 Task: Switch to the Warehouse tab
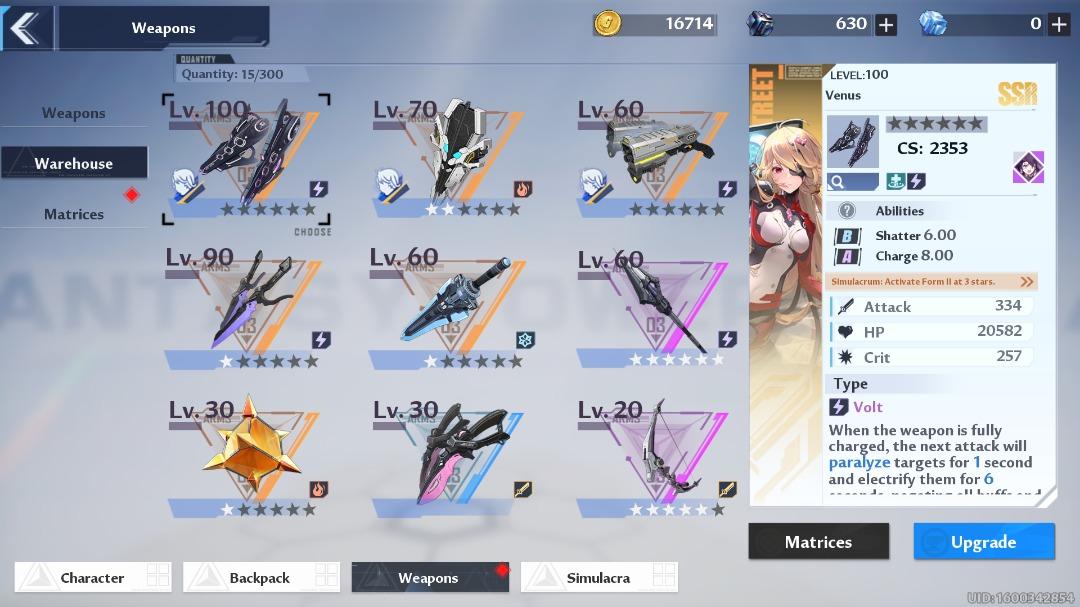coord(74,163)
